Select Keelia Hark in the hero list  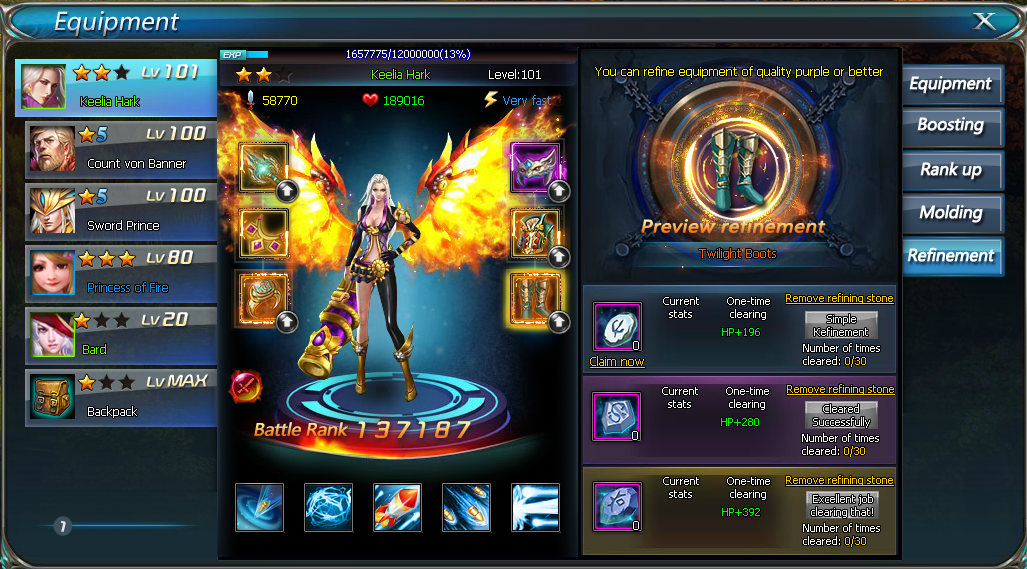click(x=116, y=88)
